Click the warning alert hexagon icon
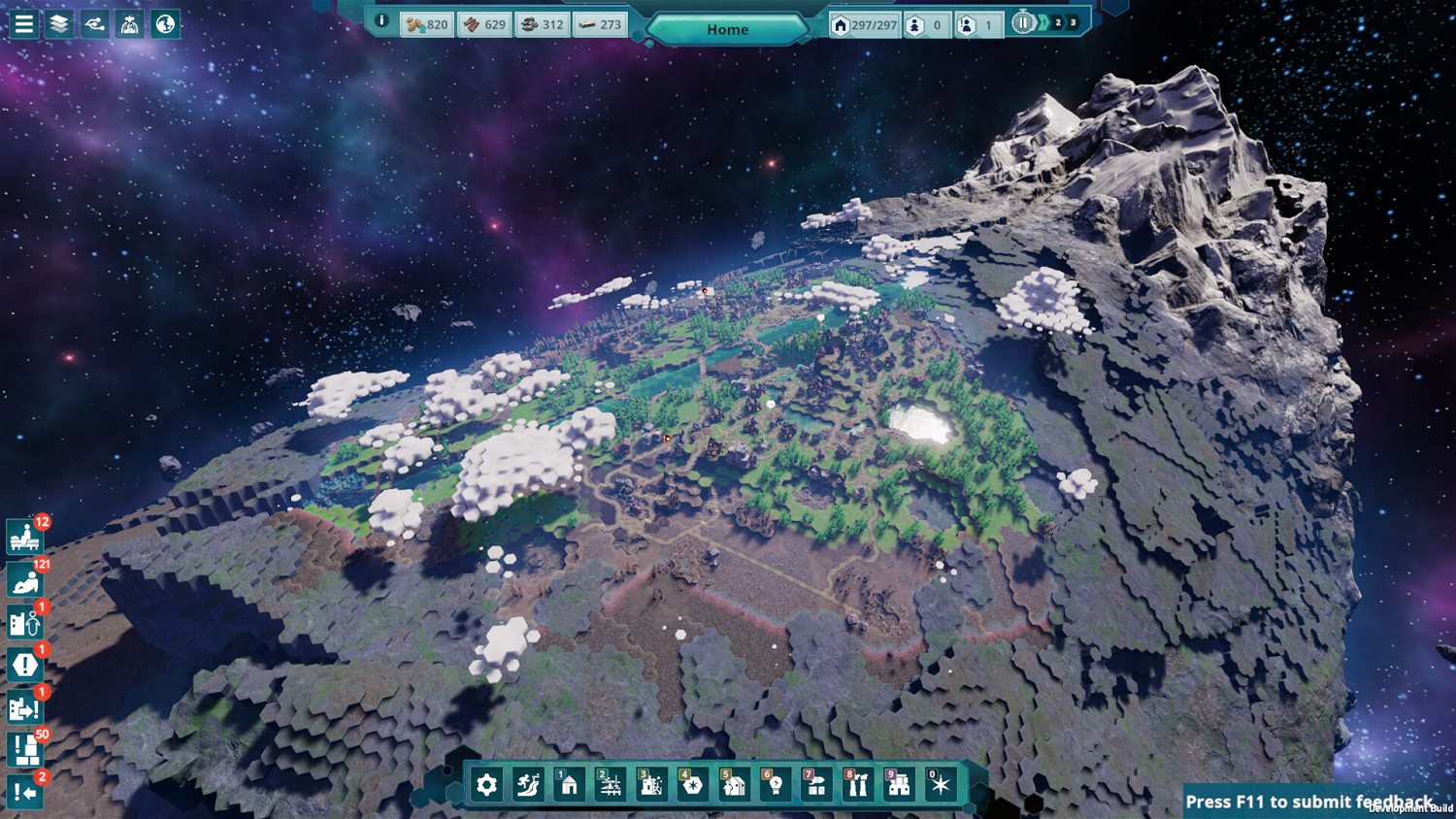This screenshot has width=1456, height=819. point(23,666)
